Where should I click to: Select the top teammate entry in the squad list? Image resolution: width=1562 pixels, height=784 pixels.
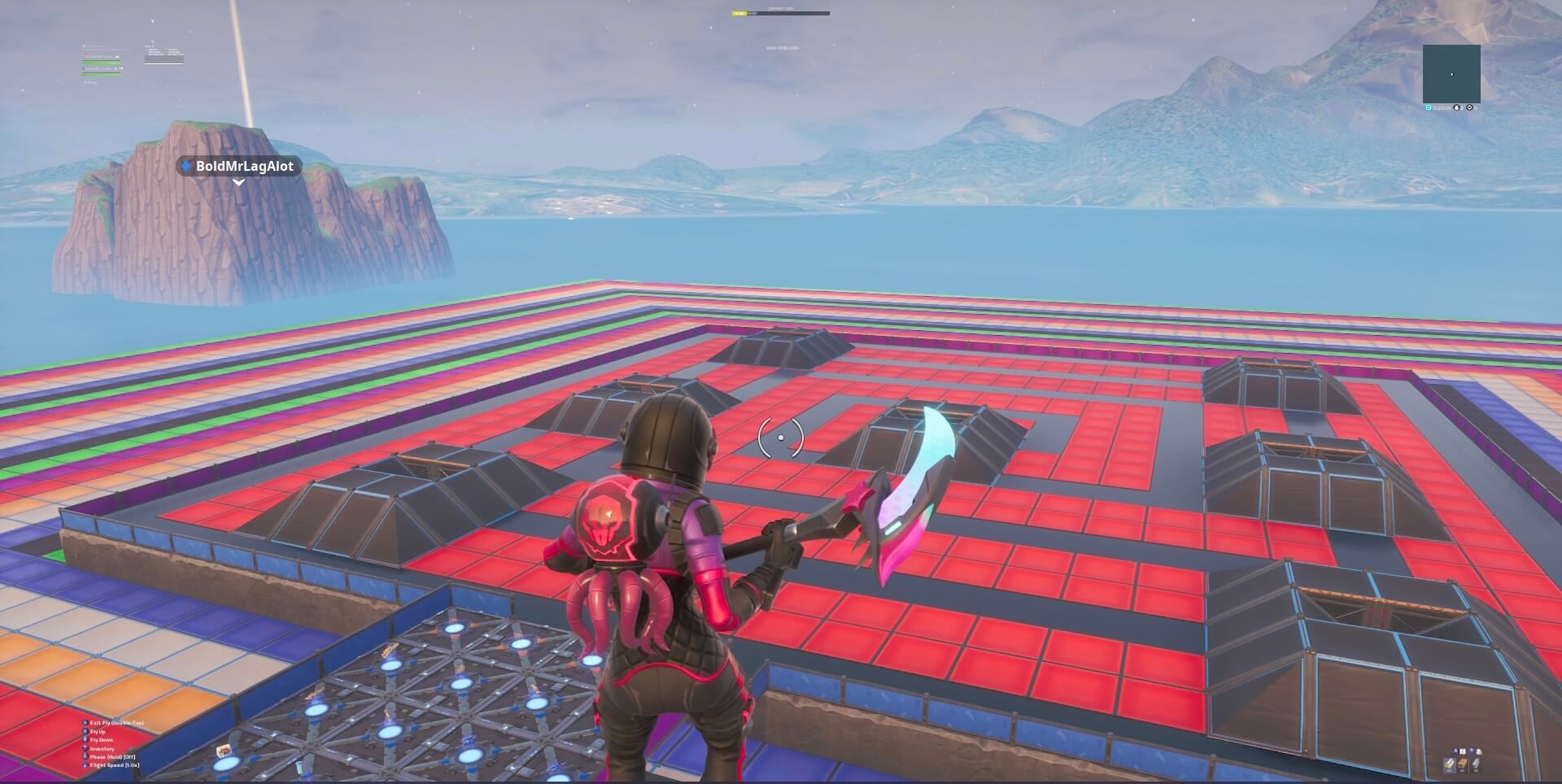pos(103,57)
